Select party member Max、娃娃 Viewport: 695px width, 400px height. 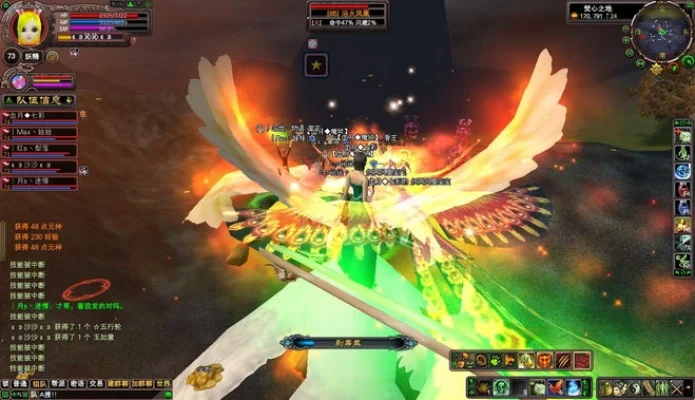point(30,130)
